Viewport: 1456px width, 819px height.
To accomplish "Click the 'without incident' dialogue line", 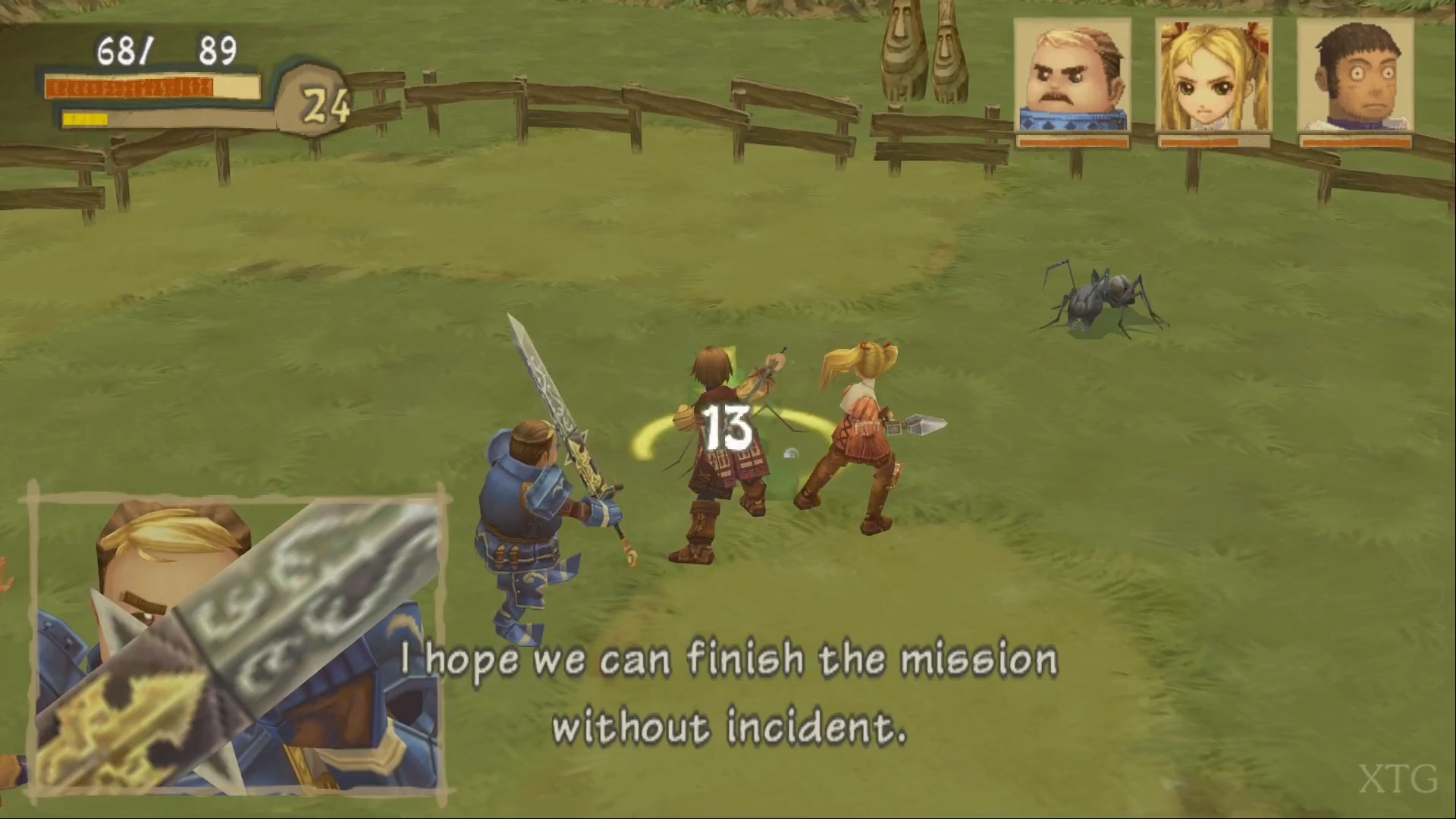I will pyautogui.click(x=732, y=726).
